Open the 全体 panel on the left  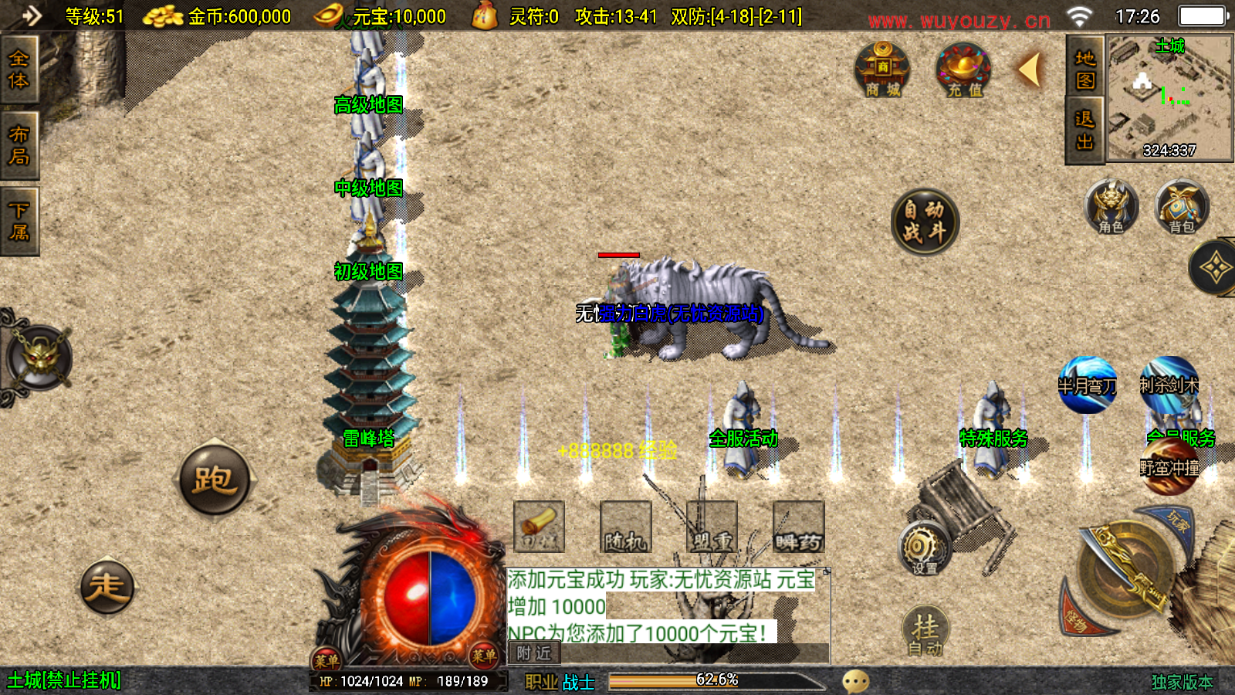(19, 69)
